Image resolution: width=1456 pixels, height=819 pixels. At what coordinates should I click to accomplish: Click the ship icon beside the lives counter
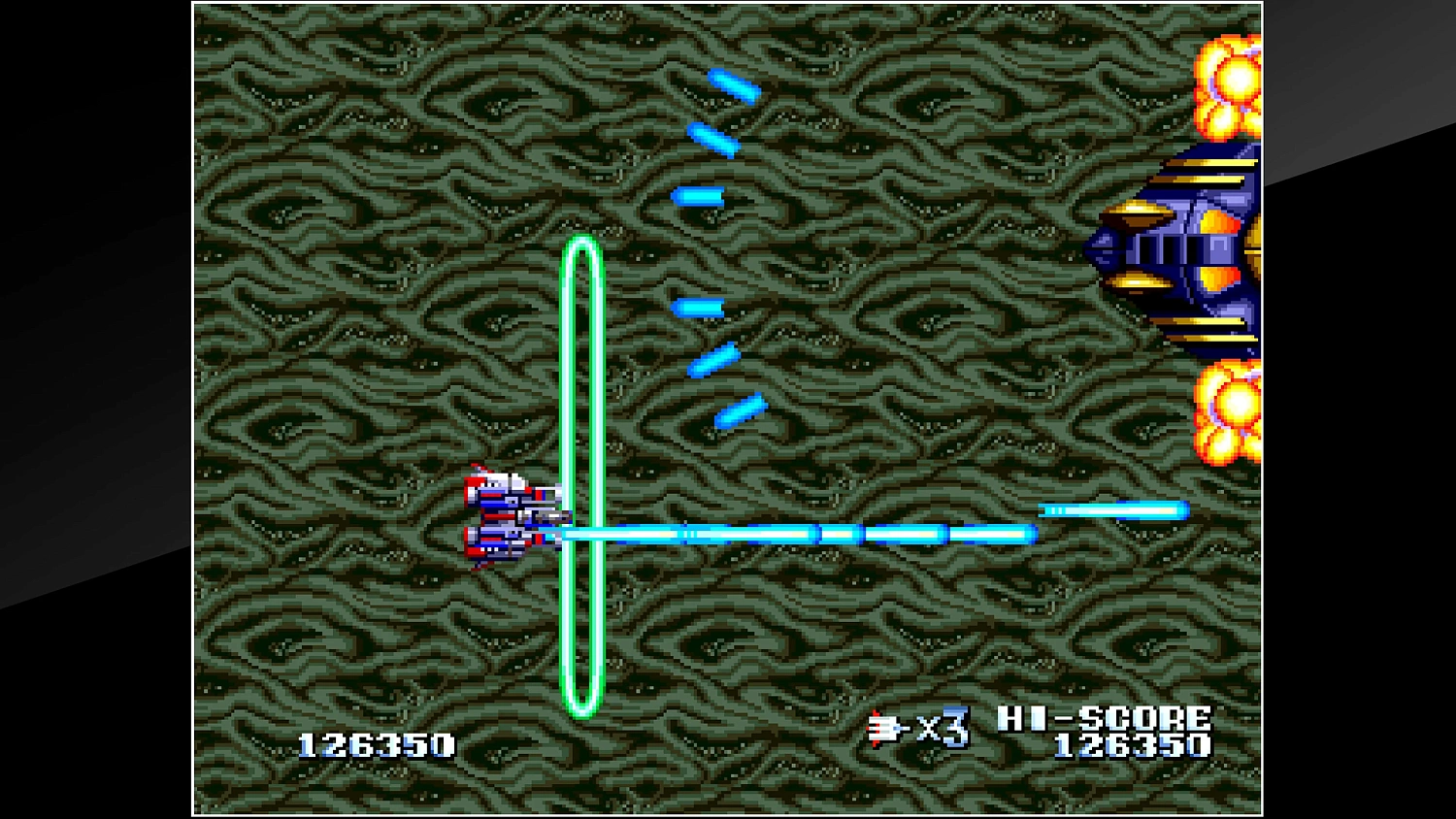[x=881, y=728]
